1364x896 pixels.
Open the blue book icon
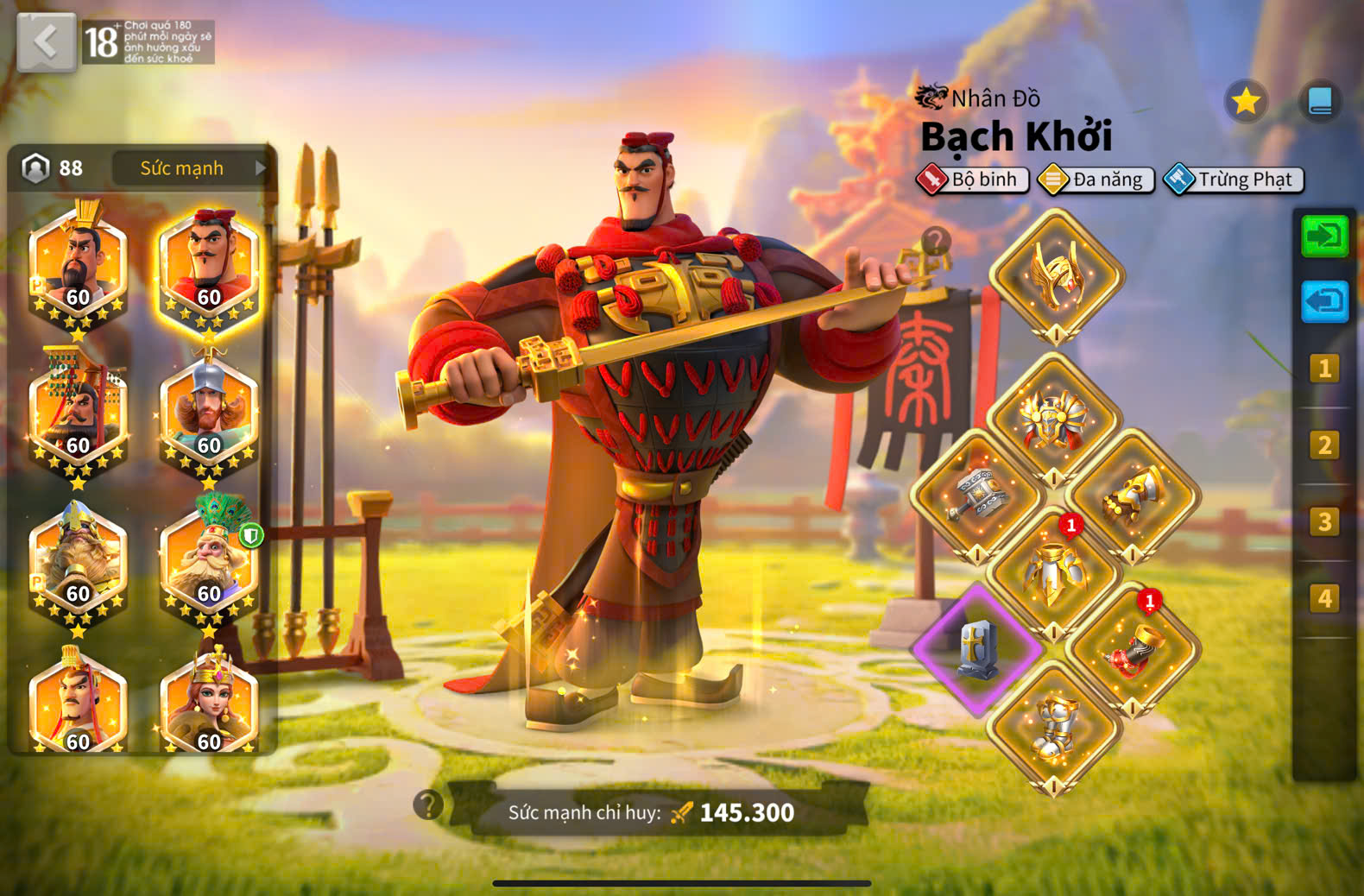coord(1320,102)
